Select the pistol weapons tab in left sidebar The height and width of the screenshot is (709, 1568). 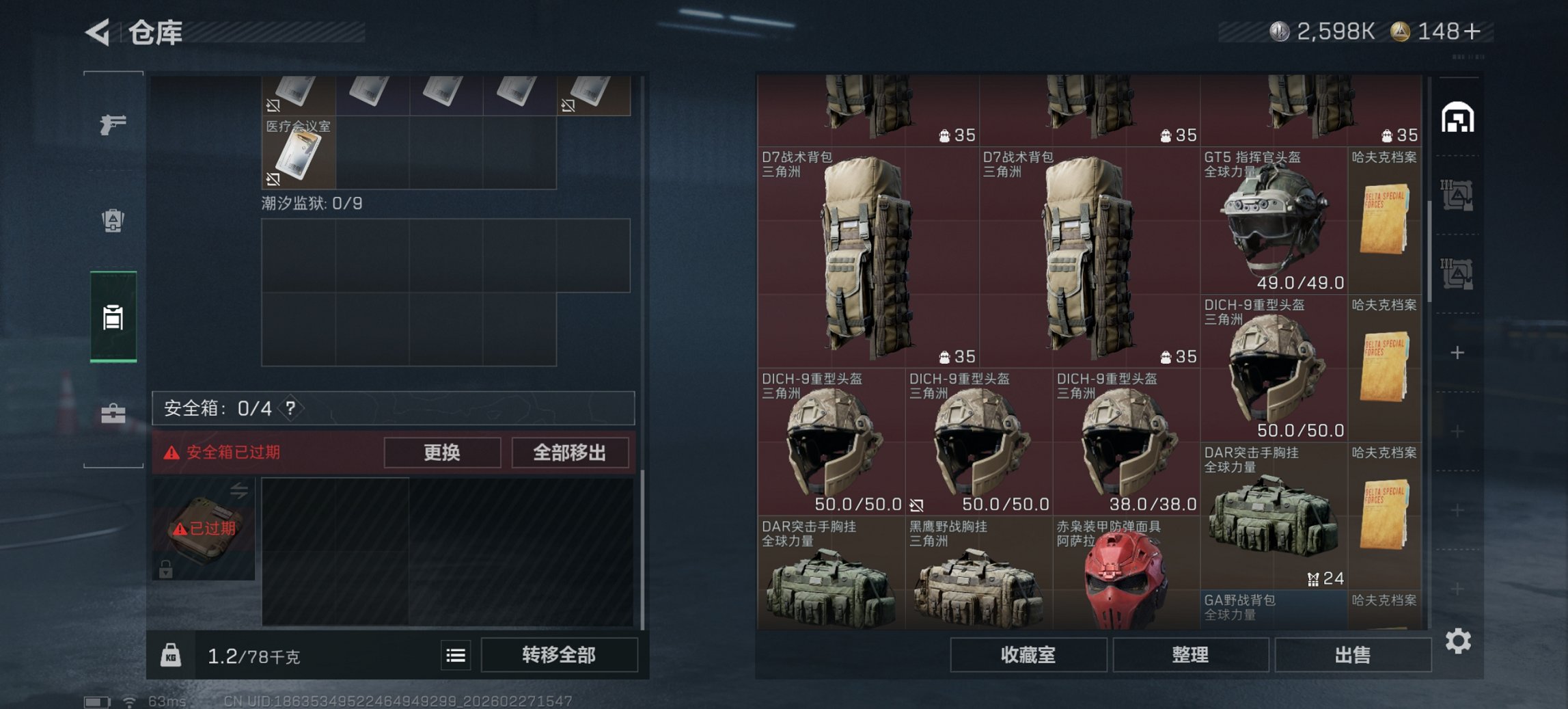point(113,125)
